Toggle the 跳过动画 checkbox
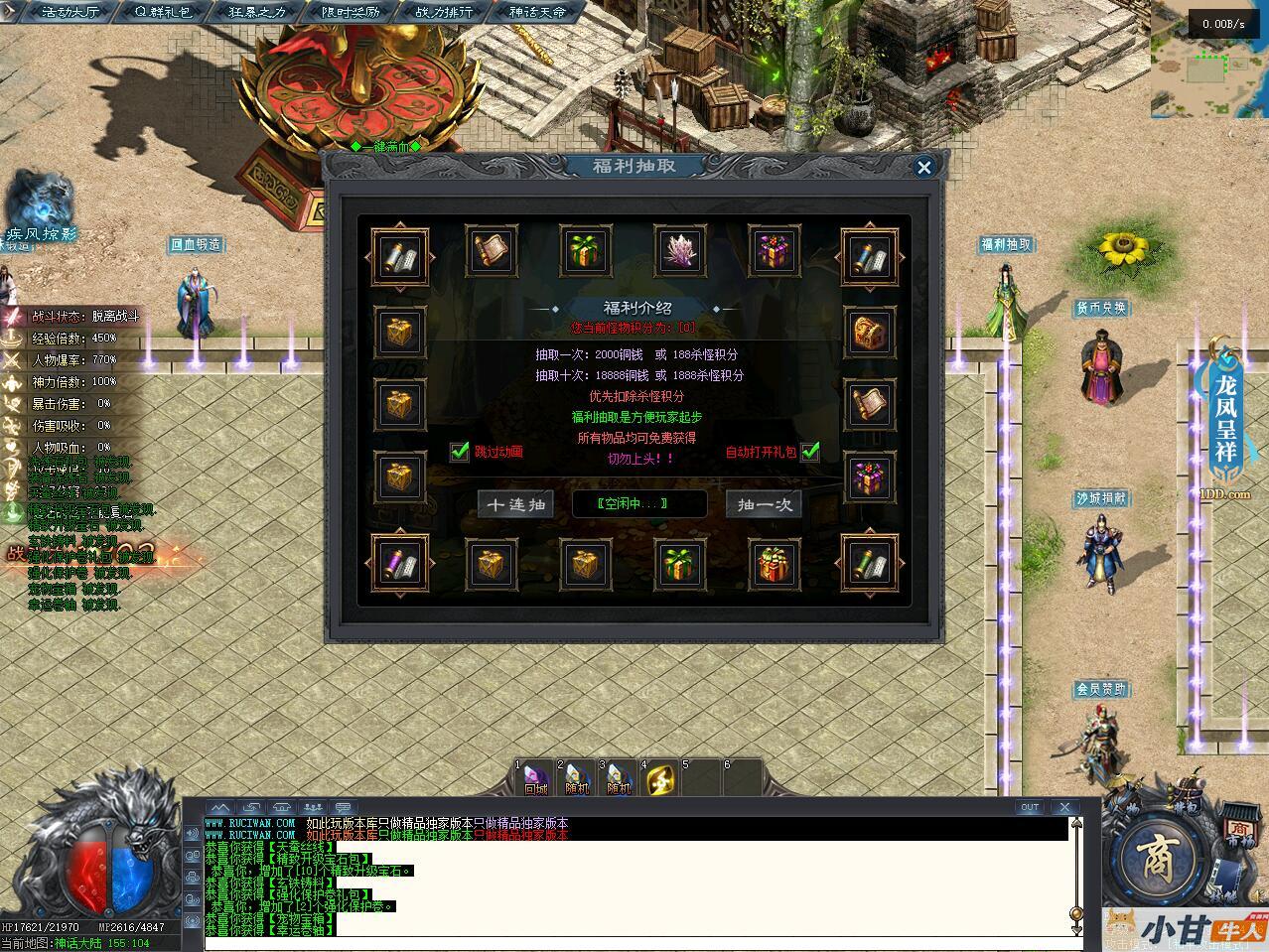The image size is (1269, 952). pyautogui.click(x=460, y=452)
